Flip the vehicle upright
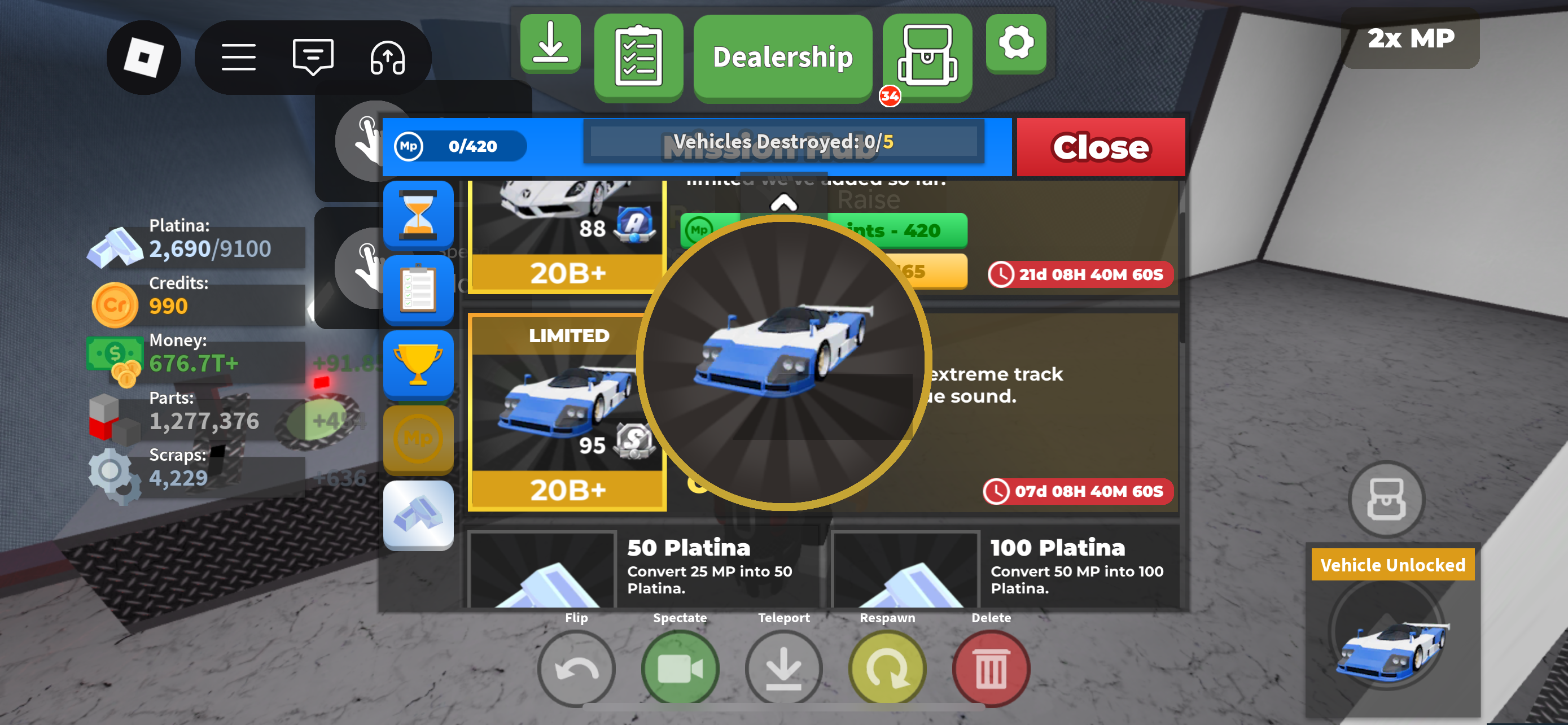The width and height of the screenshot is (1568, 725). (x=576, y=669)
